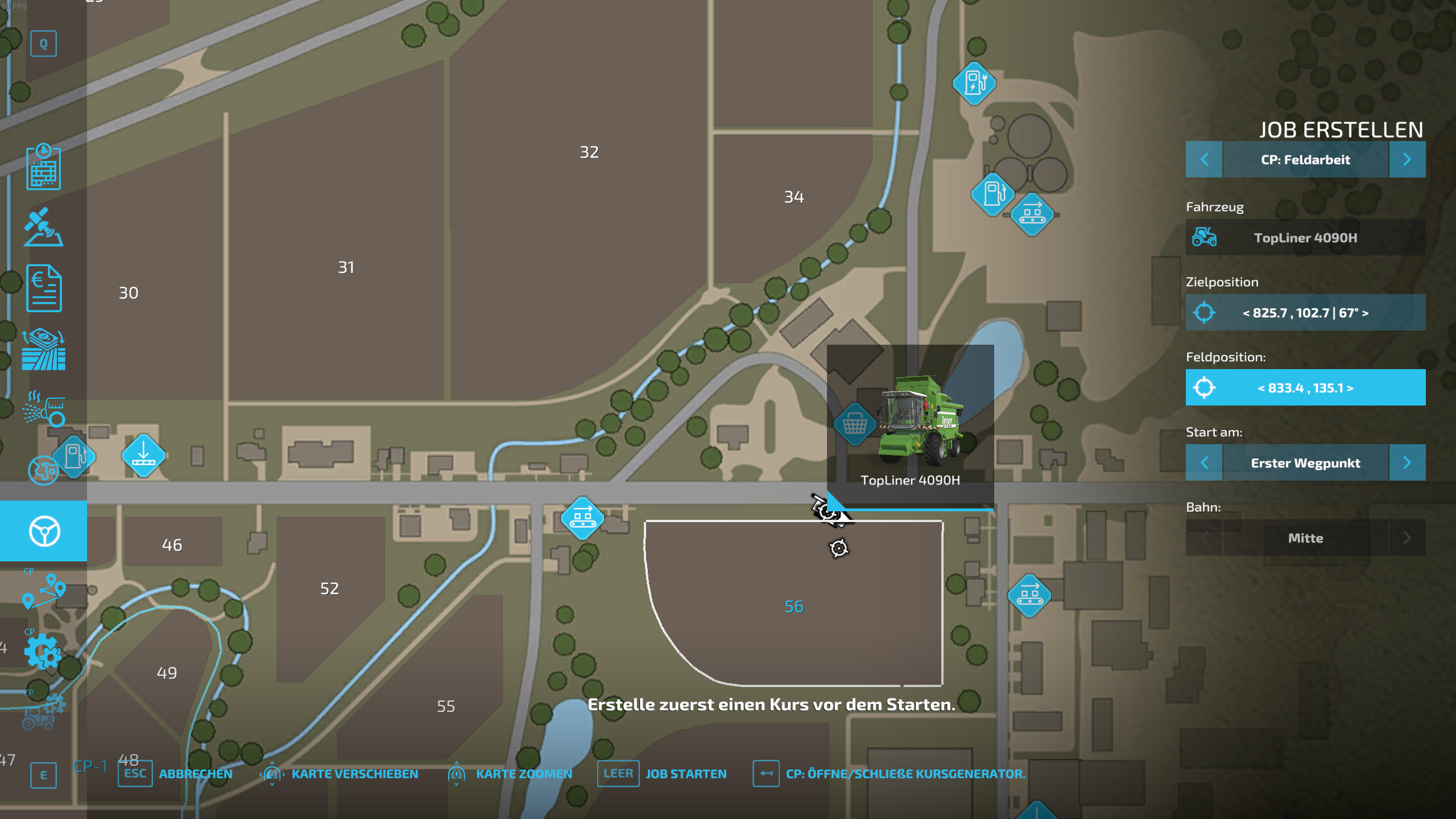Open the euro finances document icon
This screenshot has height=819, width=1456.
tap(43, 287)
